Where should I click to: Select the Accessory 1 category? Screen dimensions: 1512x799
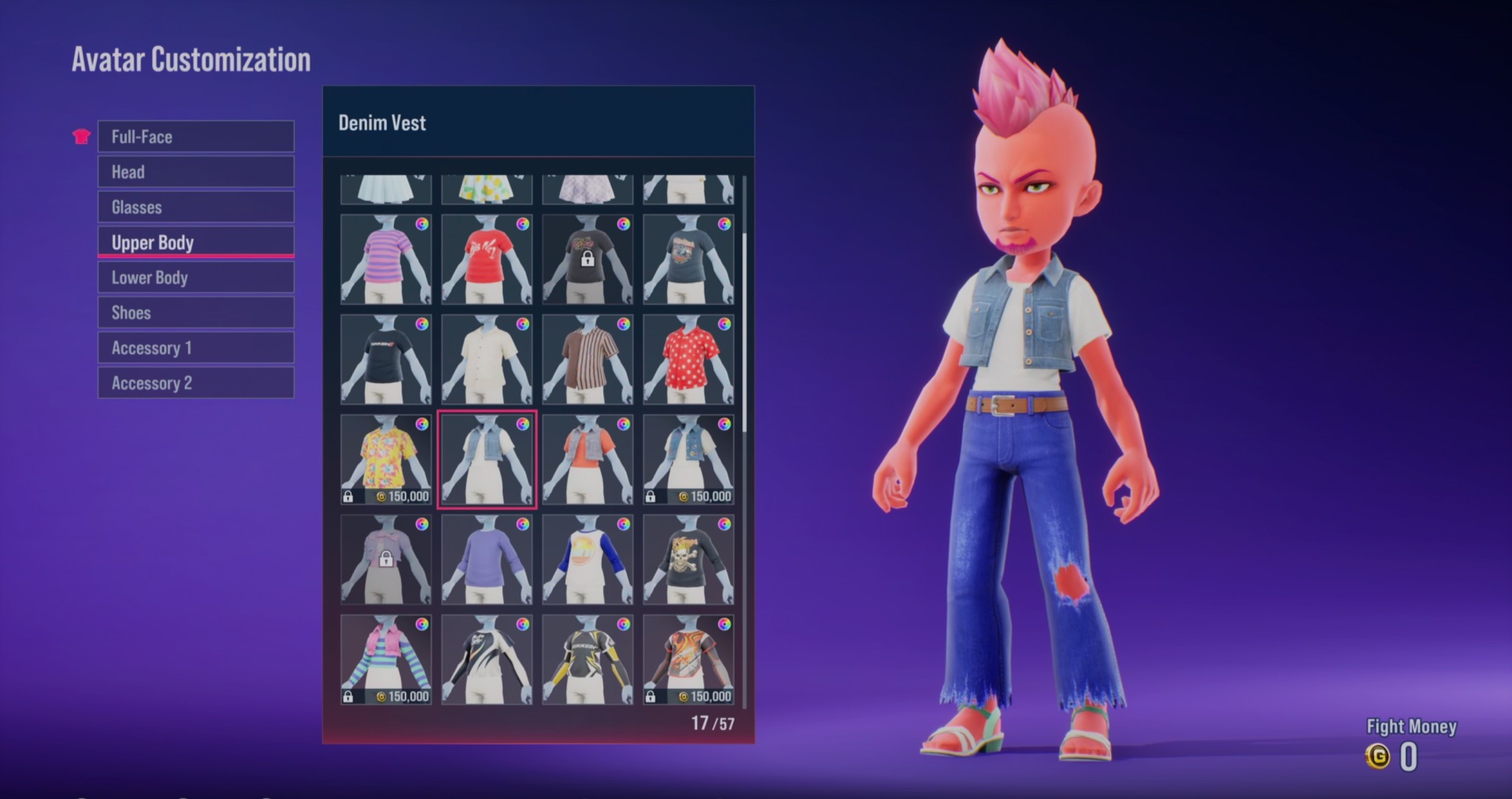(195, 348)
